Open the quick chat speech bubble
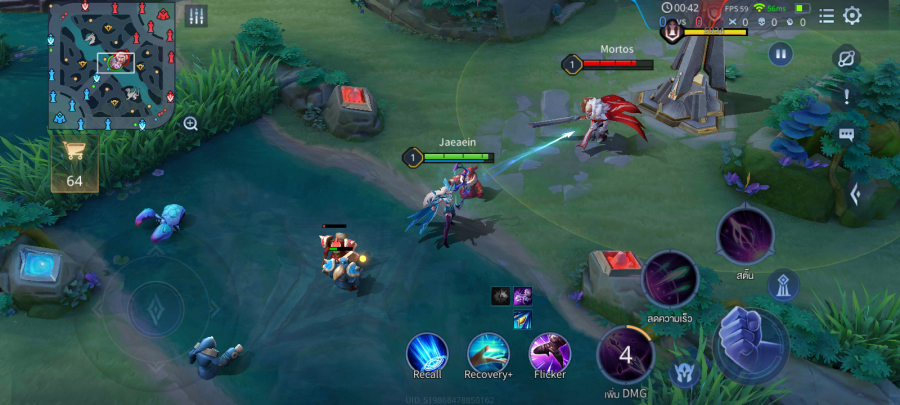Viewport: 900px width, 405px height. coord(847,135)
